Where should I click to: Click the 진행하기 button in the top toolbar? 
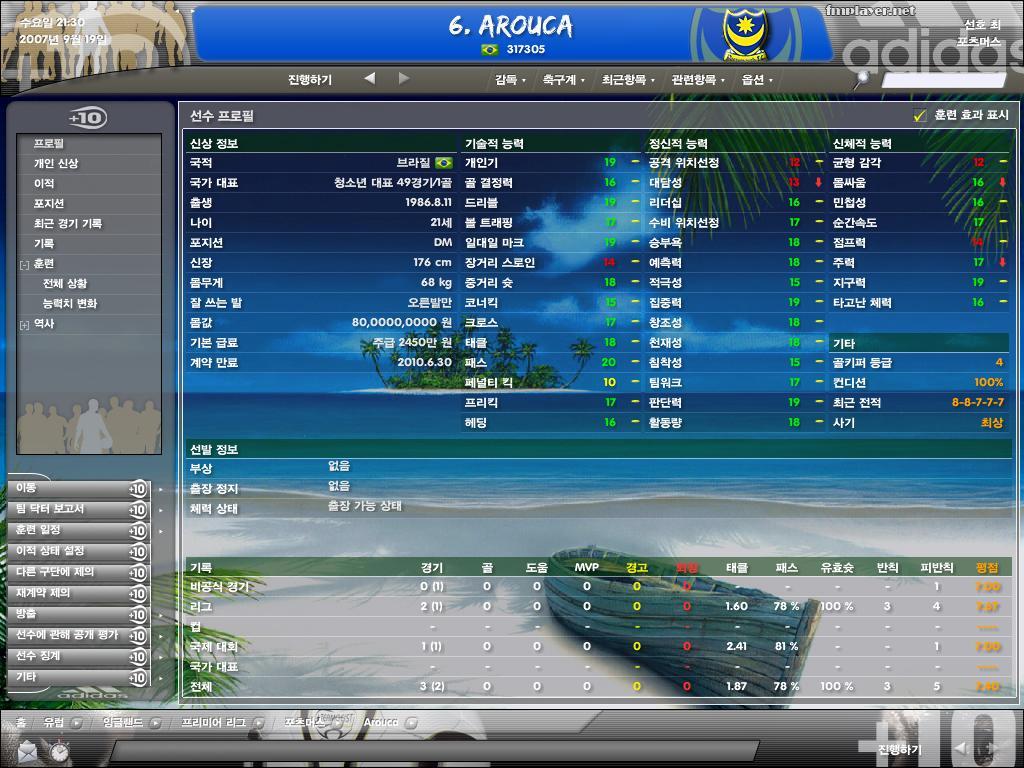(309, 80)
